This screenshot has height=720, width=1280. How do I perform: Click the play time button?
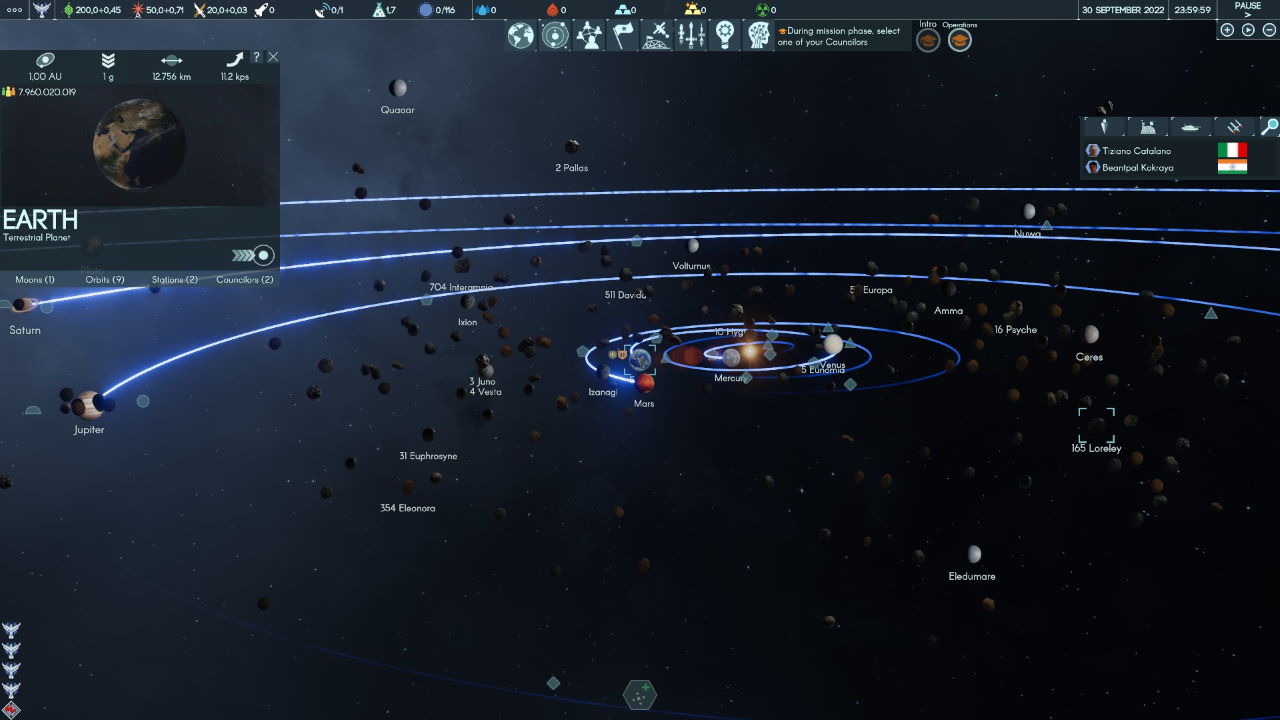pyautogui.click(x=1248, y=30)
